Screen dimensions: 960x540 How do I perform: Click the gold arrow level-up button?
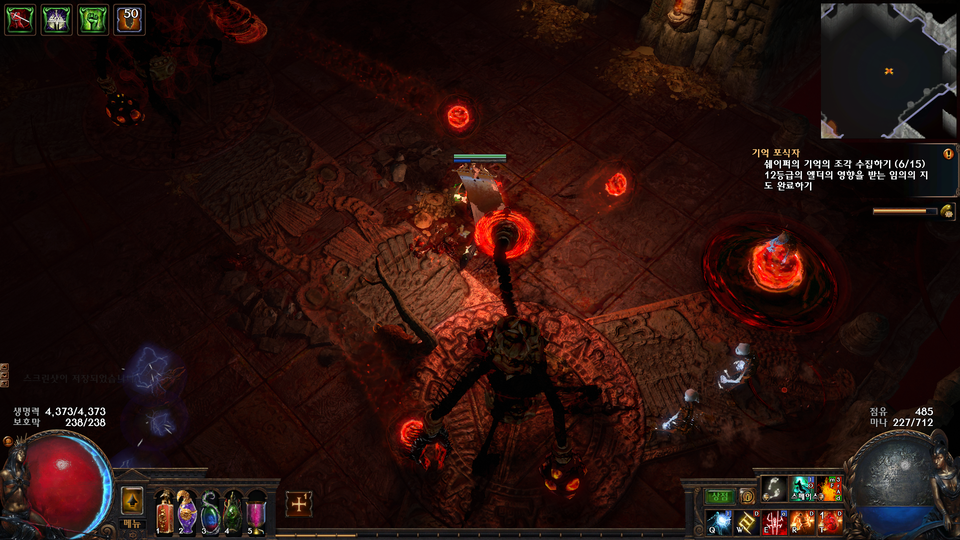pos(133,500)
